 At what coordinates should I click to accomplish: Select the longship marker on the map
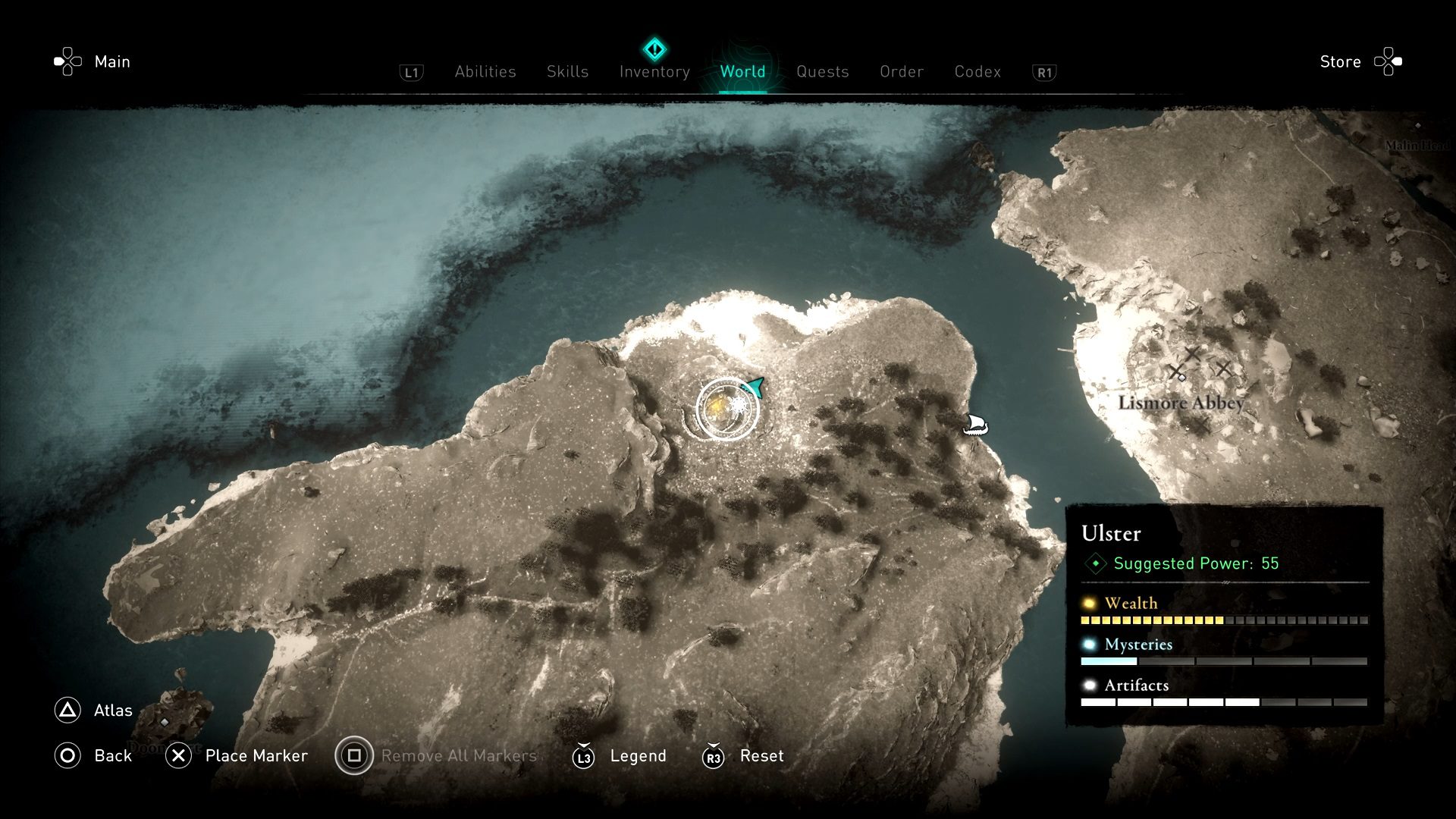[975, 424]
